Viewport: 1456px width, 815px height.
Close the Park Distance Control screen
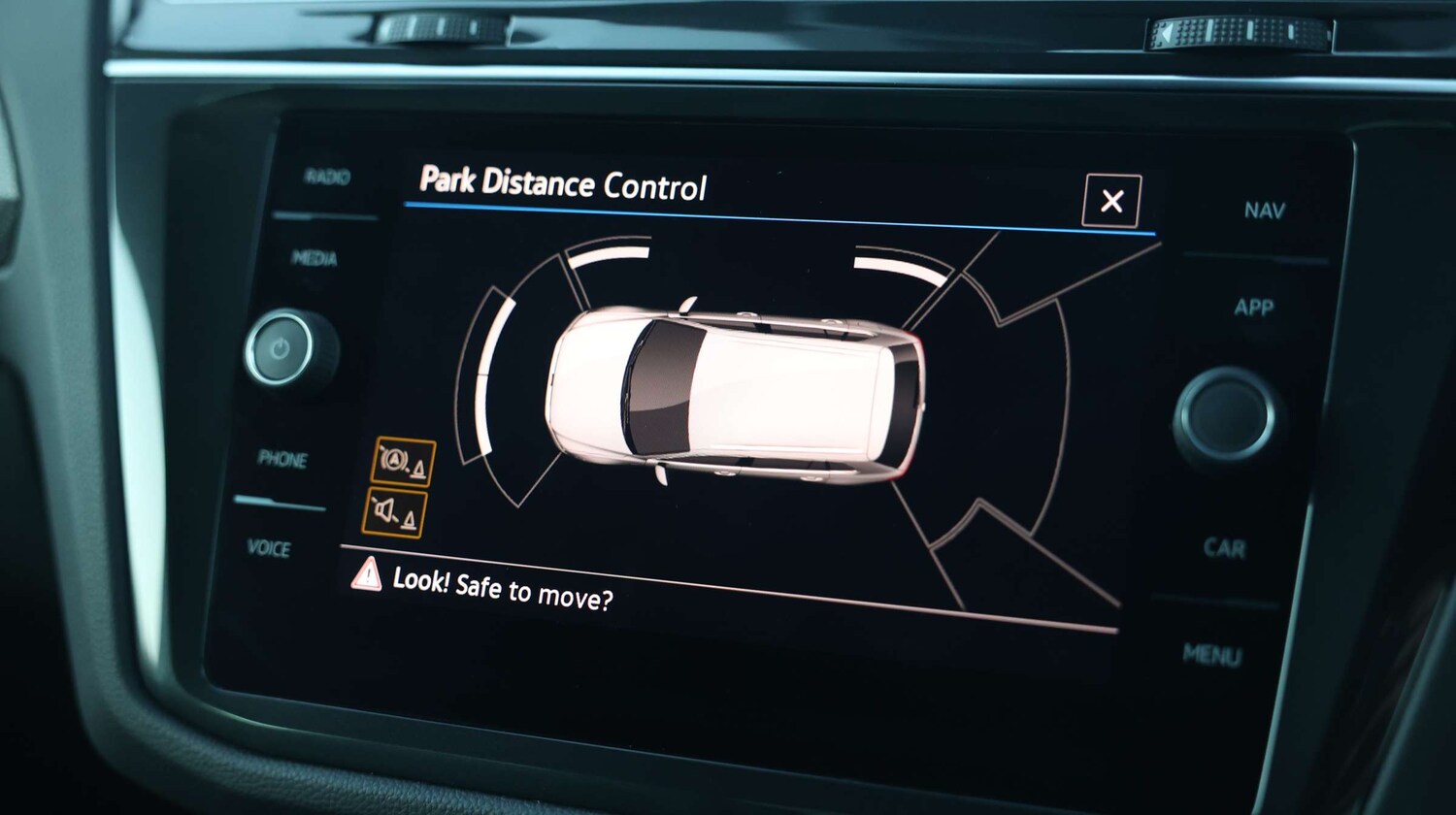tap(1111, 201)
